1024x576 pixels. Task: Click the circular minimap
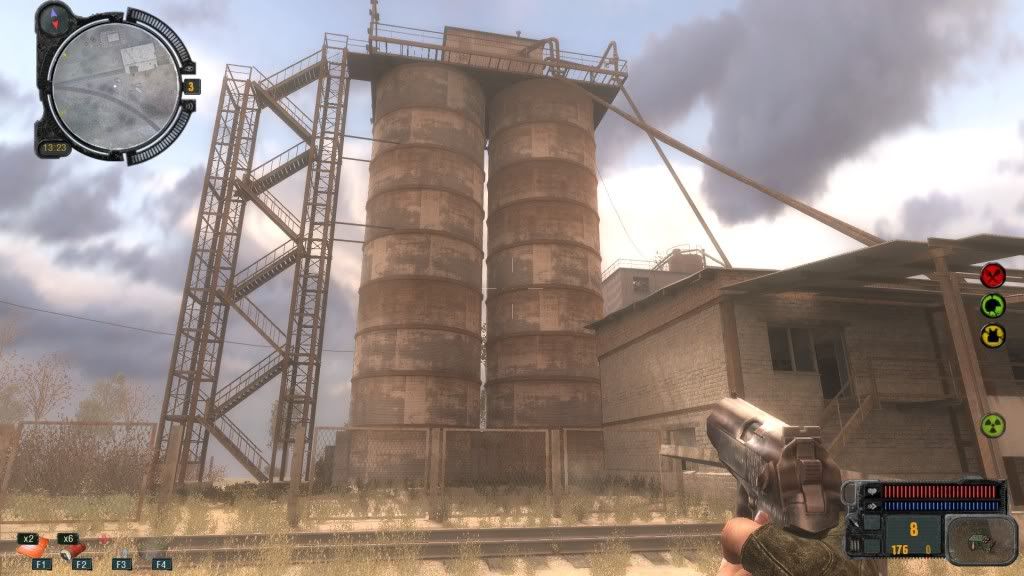click(112, 84)
